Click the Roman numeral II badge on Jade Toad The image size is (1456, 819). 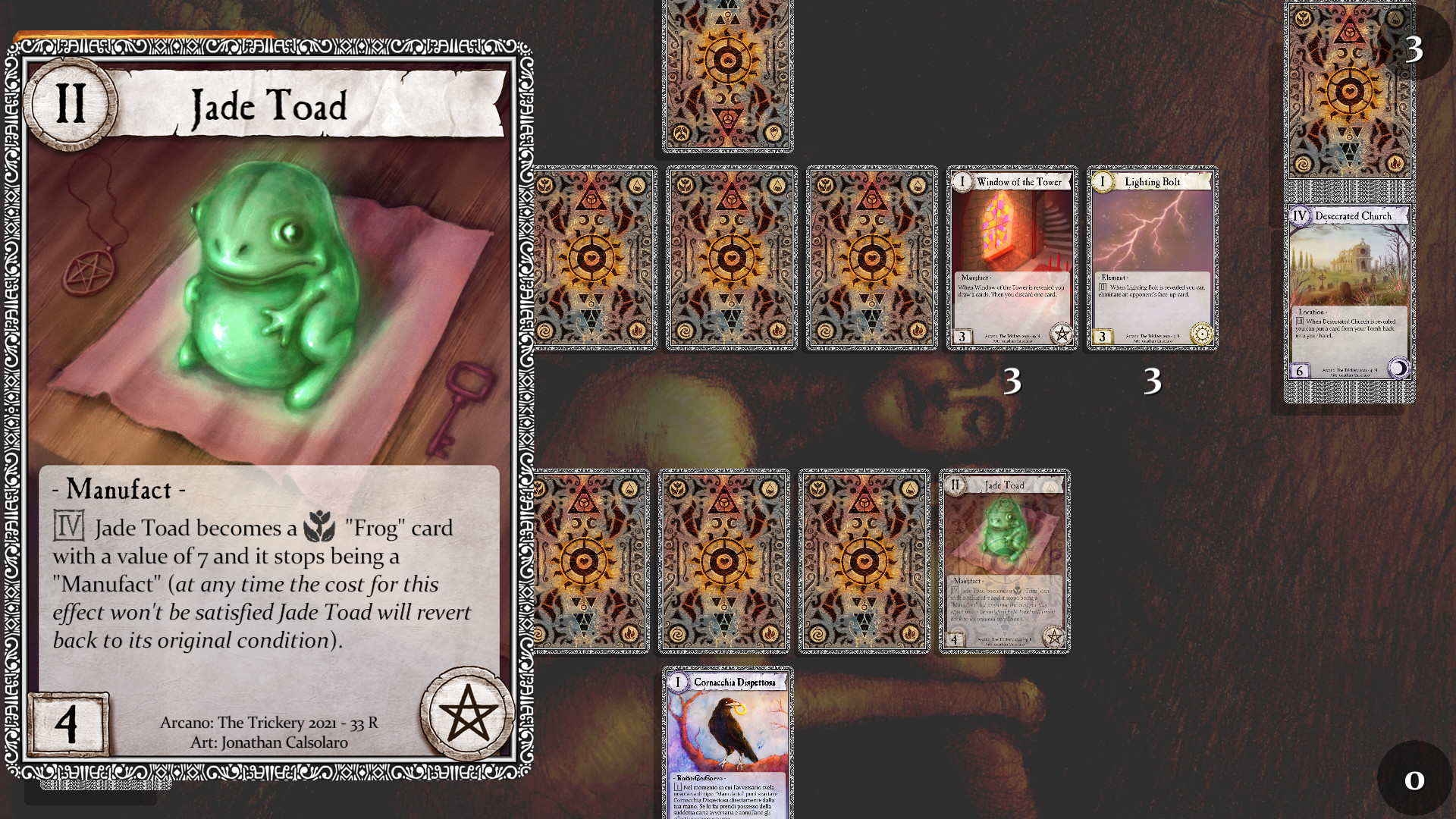71,104
